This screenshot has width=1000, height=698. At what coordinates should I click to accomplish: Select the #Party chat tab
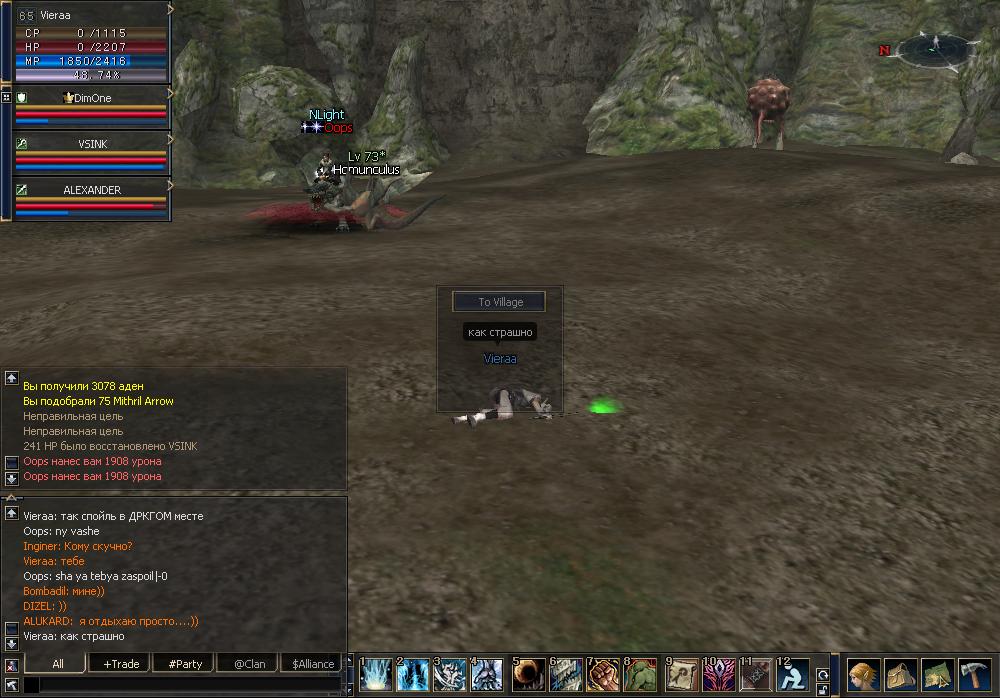pos(185,663)
